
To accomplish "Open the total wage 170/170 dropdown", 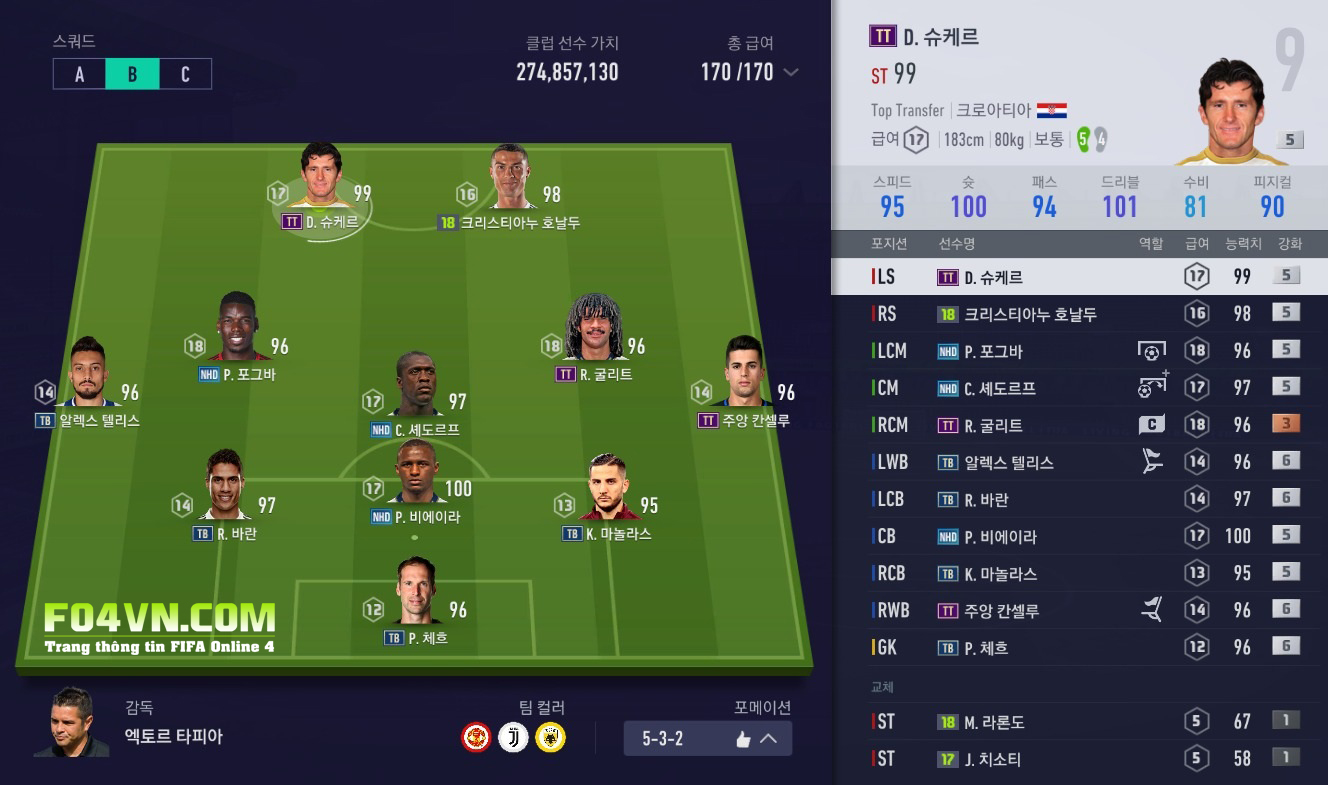I will click(791, 72).
